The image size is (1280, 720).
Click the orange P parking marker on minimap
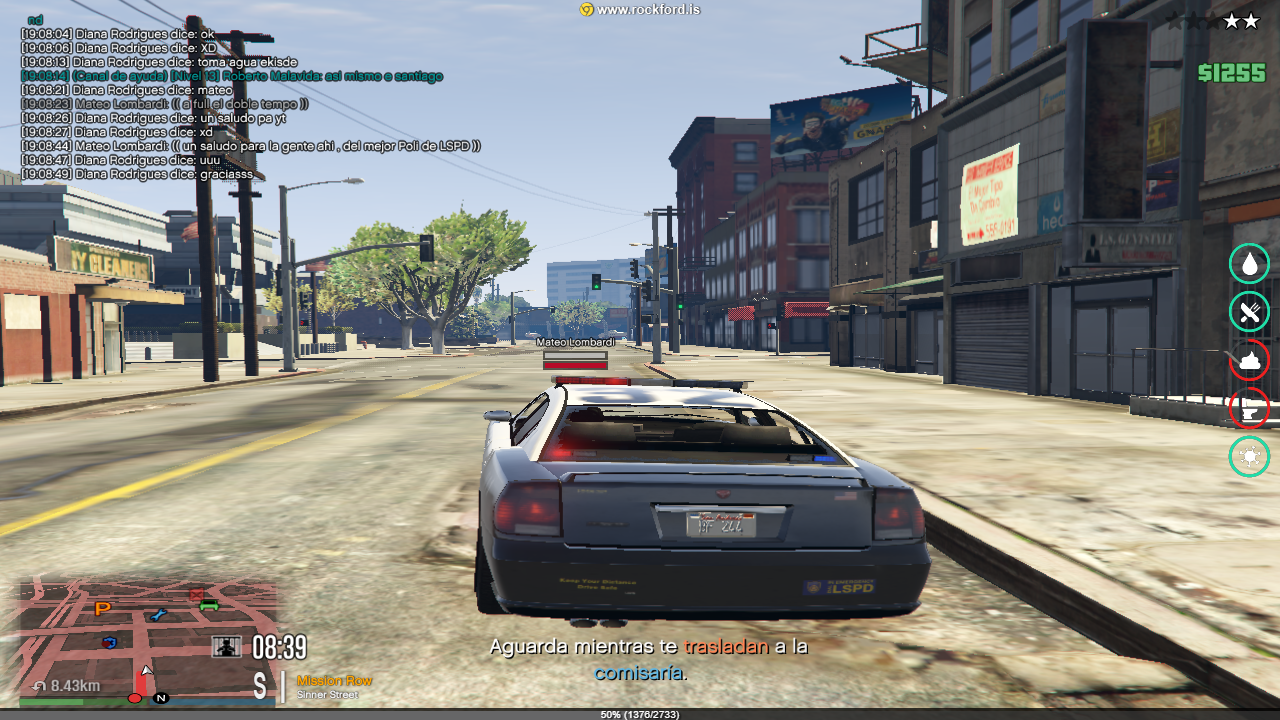pos(102,608)
